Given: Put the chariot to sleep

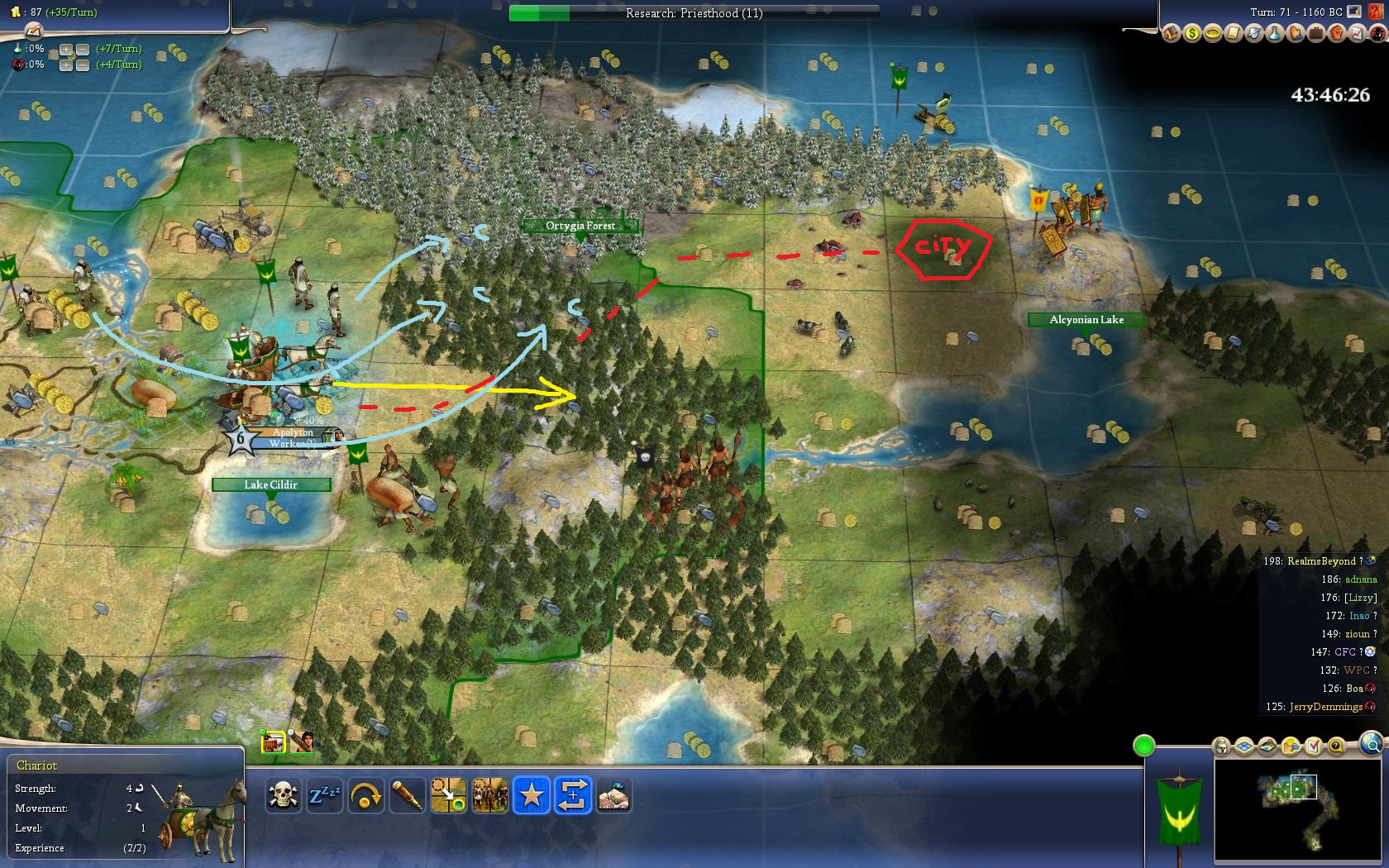Looking at the screenshot, I should 324,796.
